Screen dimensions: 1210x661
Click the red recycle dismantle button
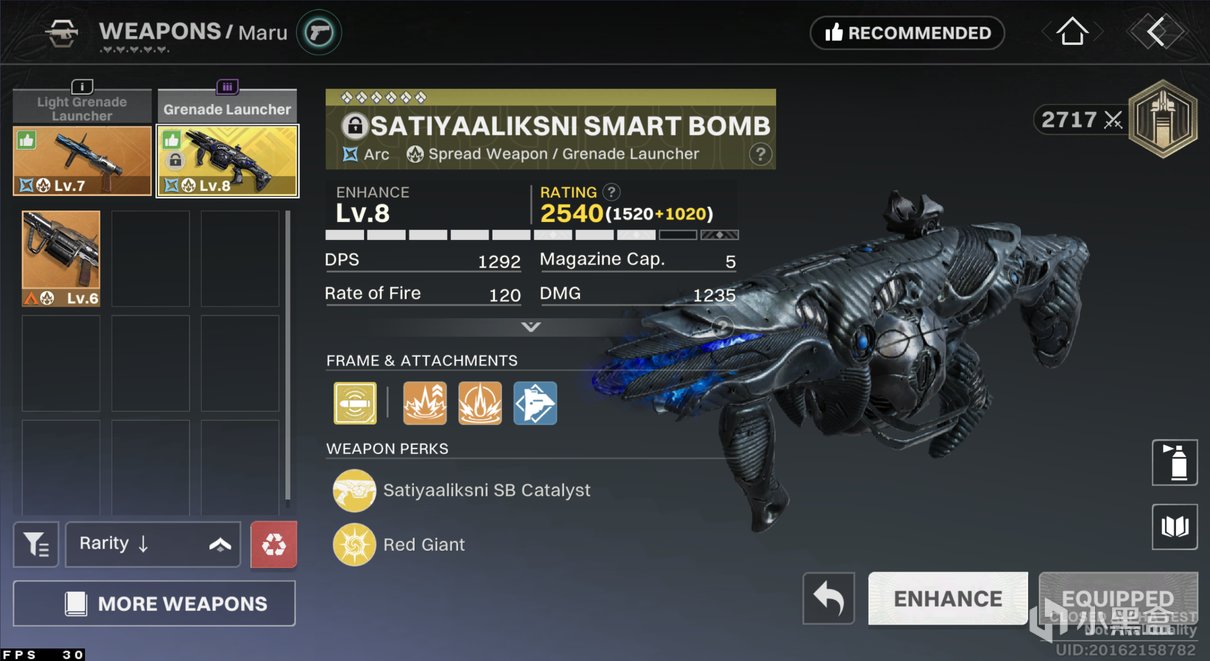tap(273, 545)
